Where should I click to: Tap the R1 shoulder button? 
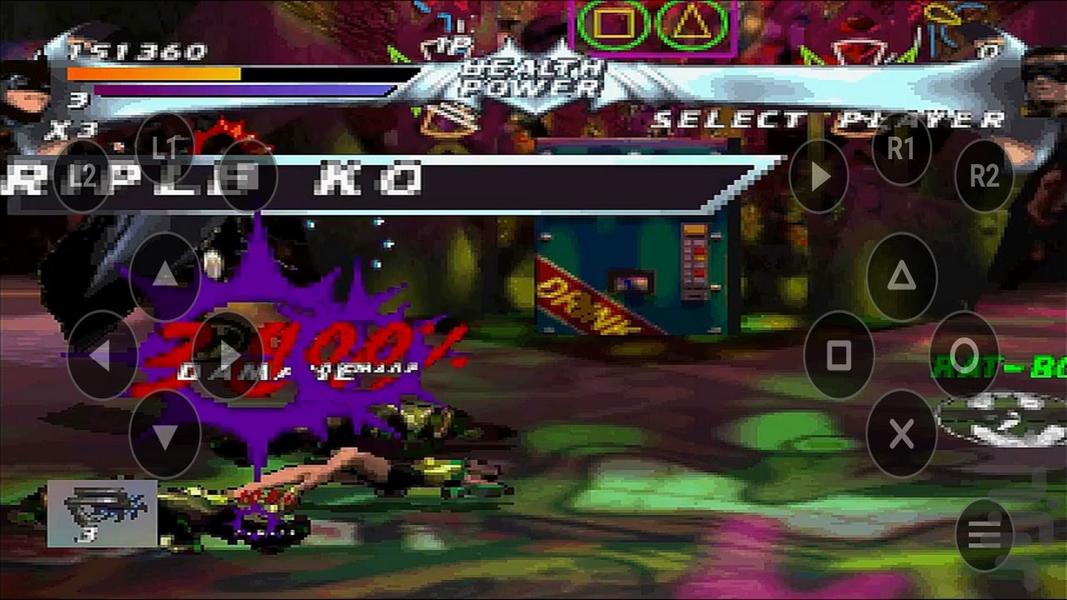(901, 149)
